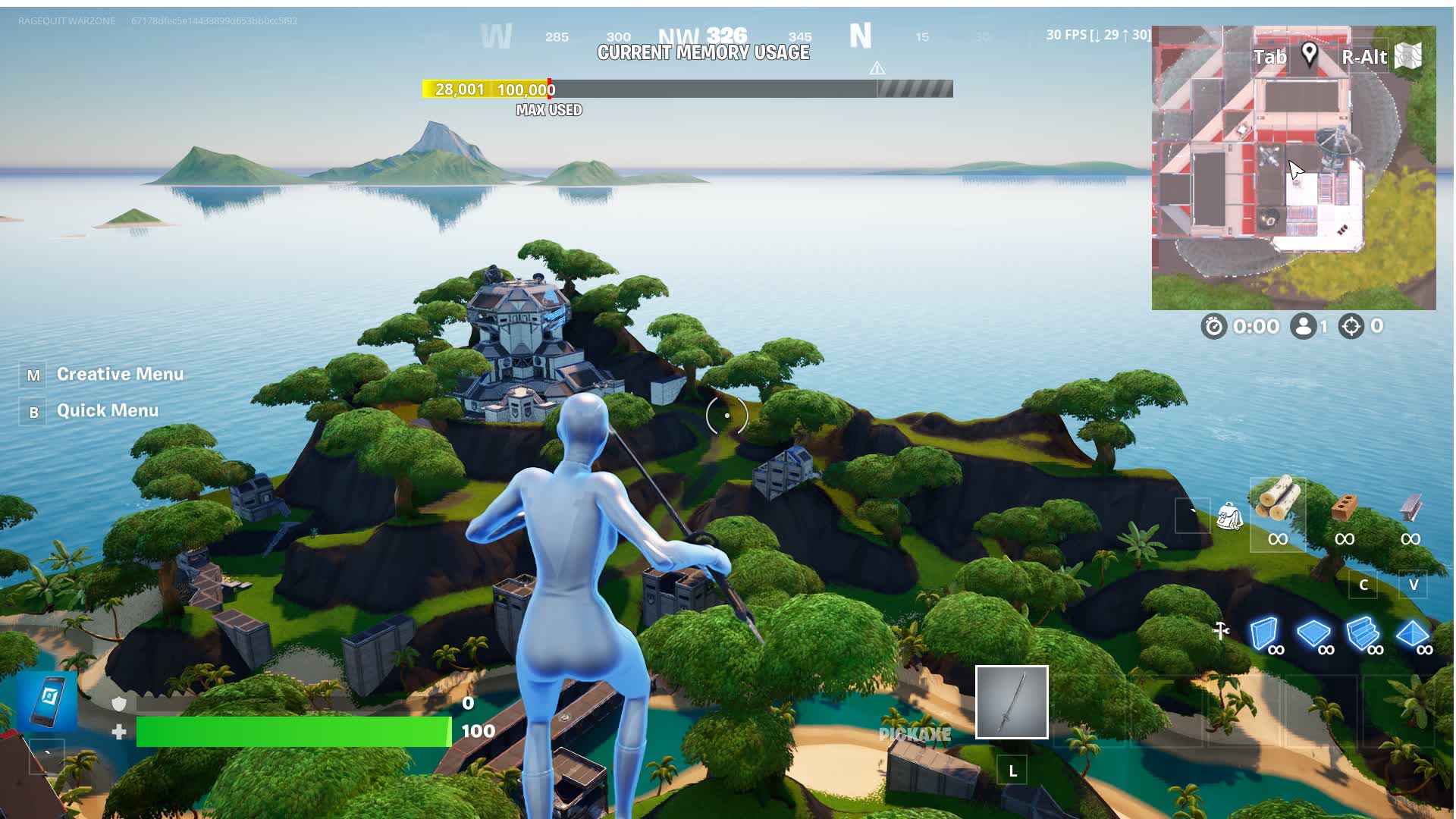Tap the creative phone tool icon
This screenshot has height=819, width=1456.
[x=49, y=698]
